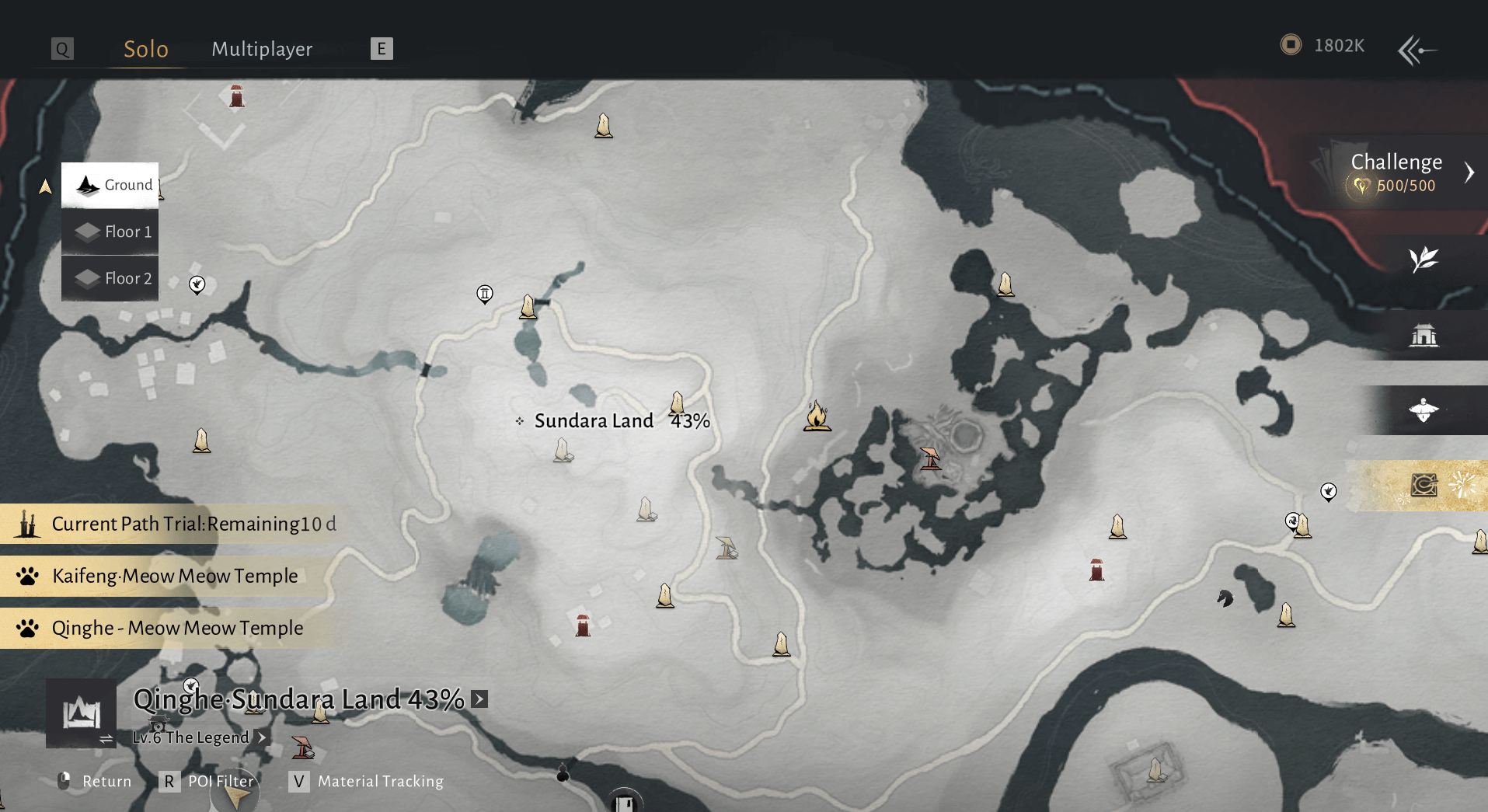
Task: Select the golden seal stamp icon on right panel
Action: pyautogui.click(x=1423, y=485)
